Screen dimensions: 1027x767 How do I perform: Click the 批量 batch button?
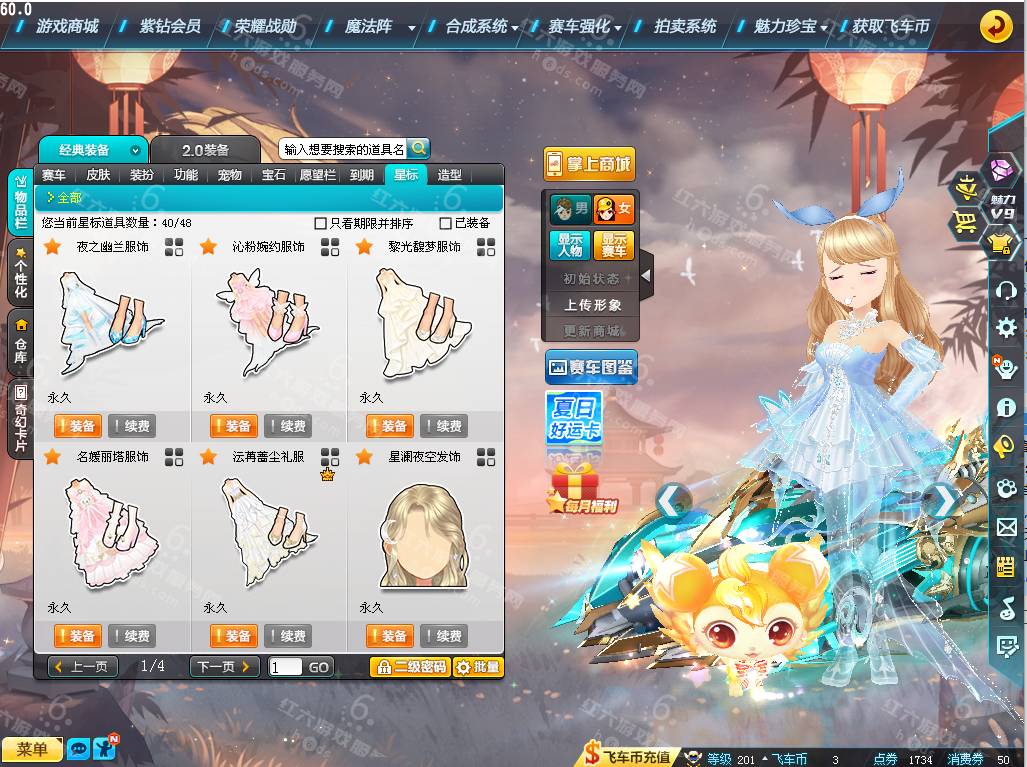click(478, 667)
